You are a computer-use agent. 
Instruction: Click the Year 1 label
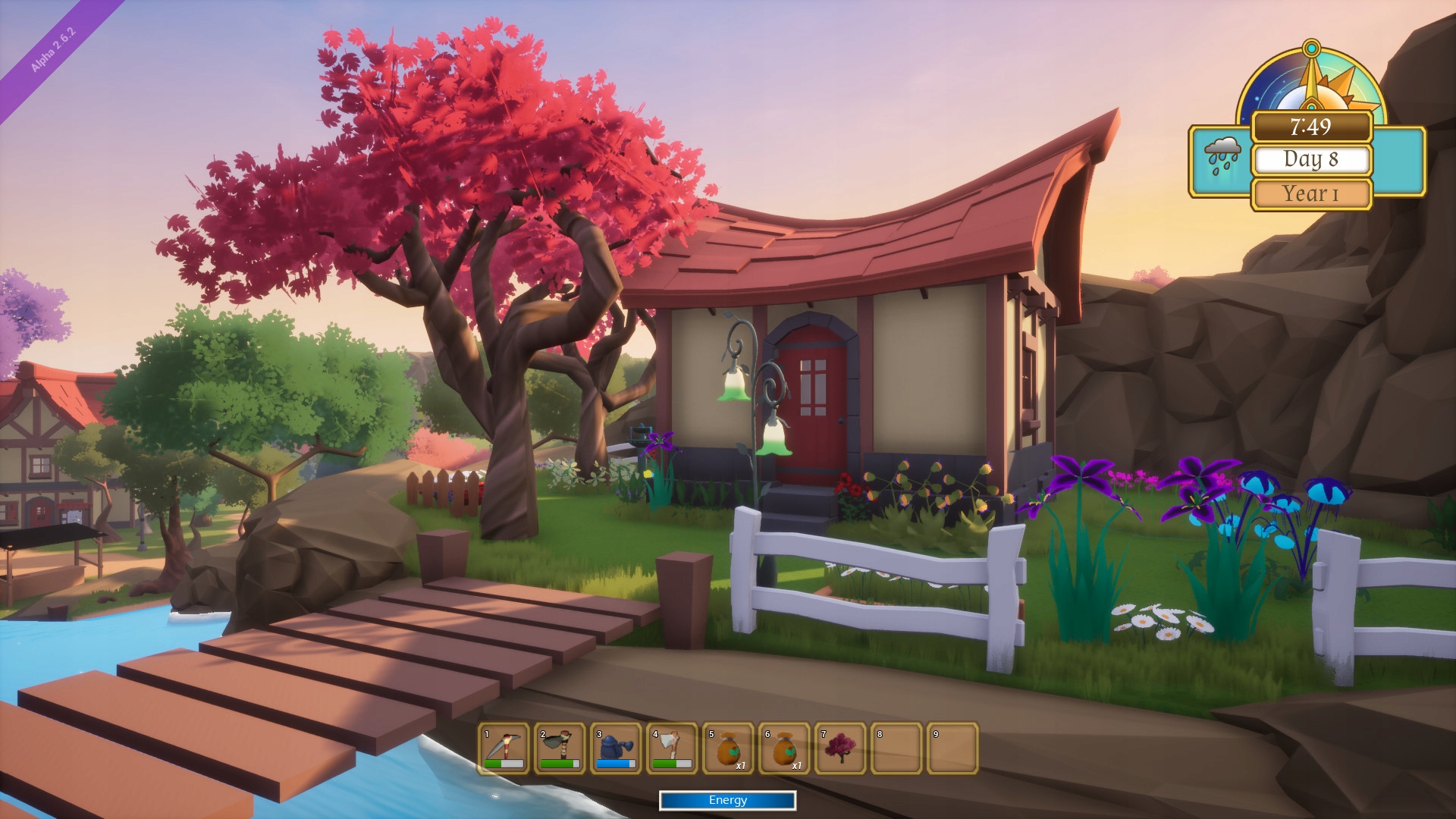[1311, 193]
